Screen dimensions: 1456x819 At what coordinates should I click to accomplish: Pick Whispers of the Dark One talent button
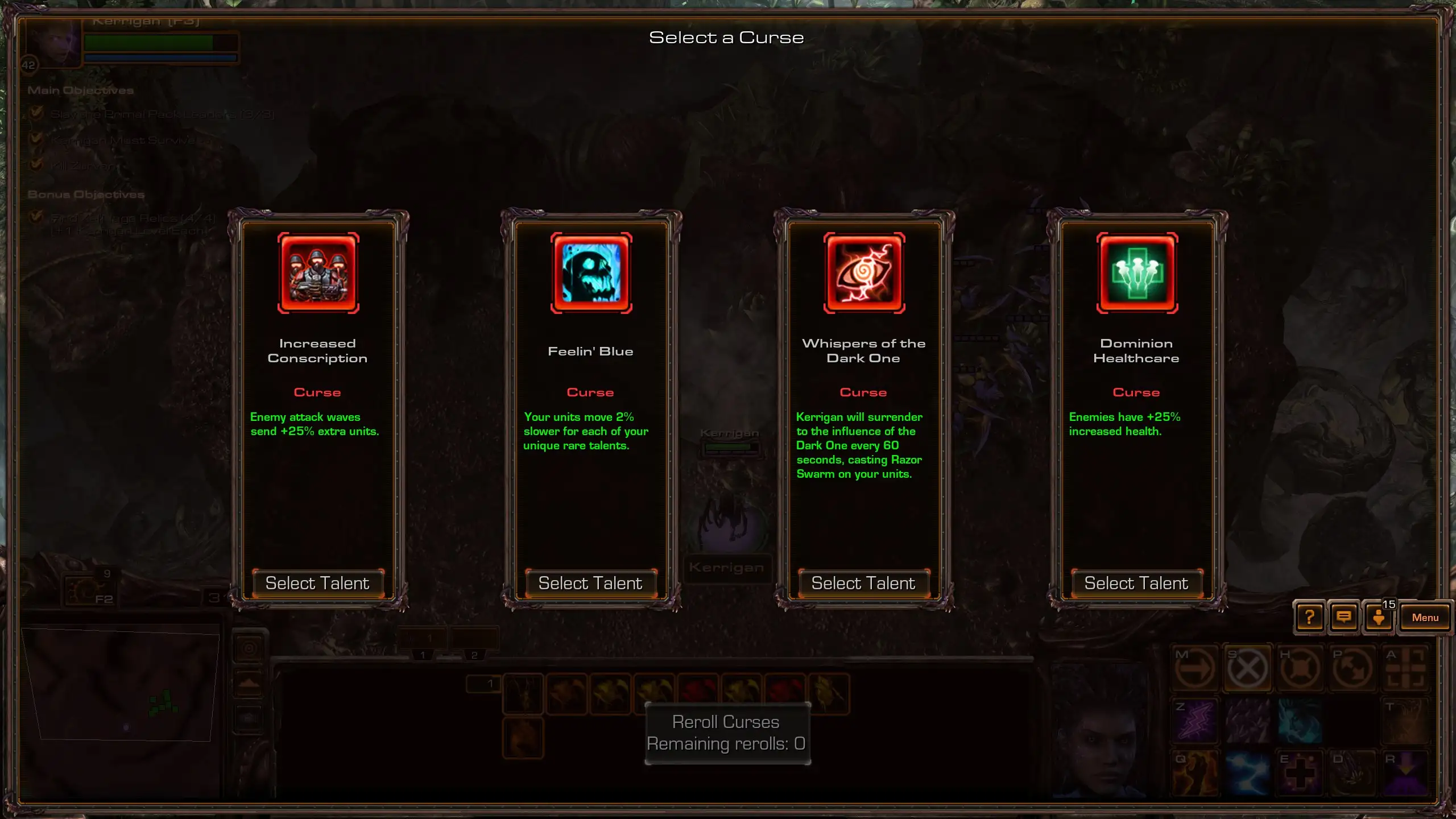[x=863, y=583]
